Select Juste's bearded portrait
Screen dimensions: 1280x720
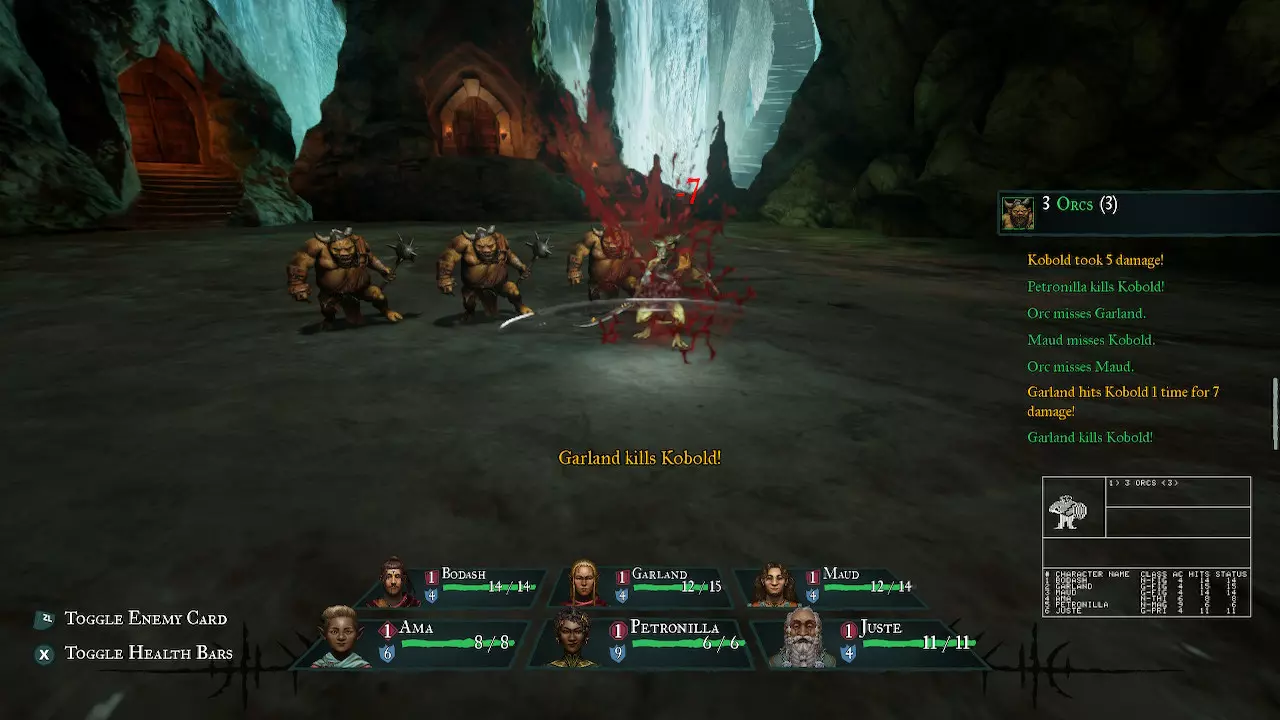(x=803, y=637)
